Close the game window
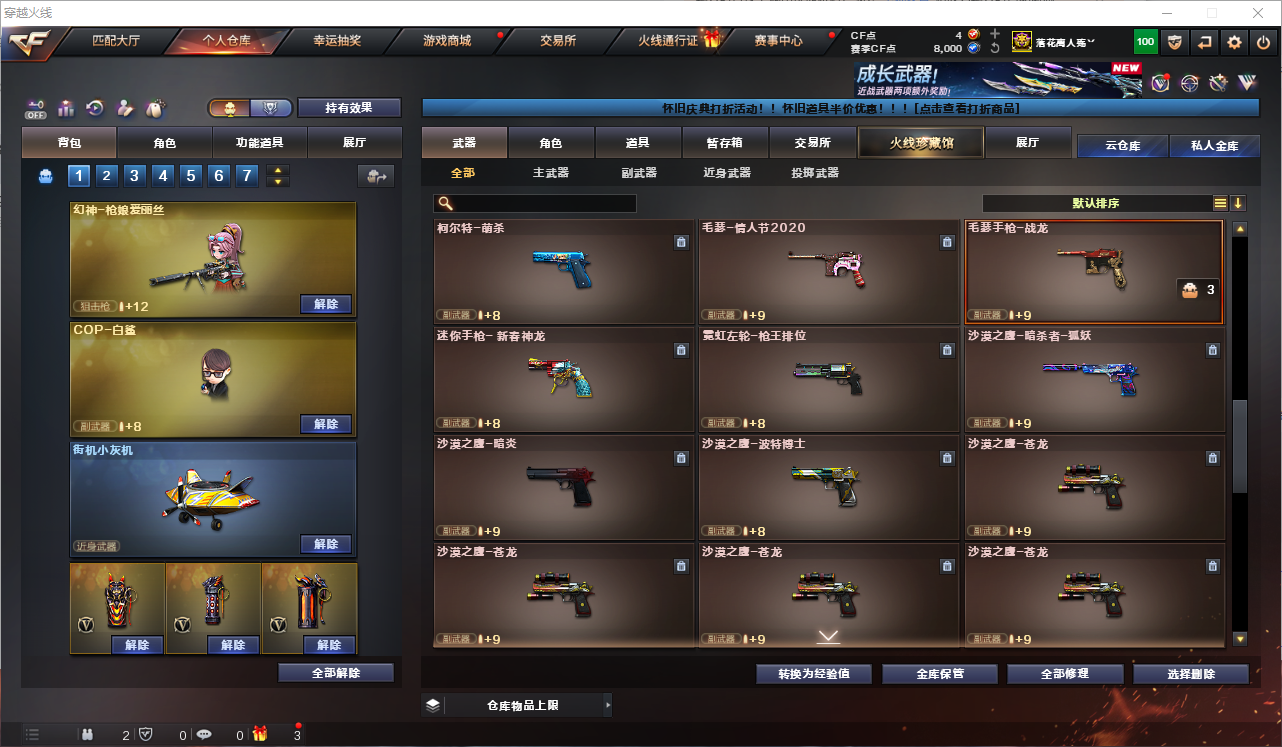 point(1256,13)
